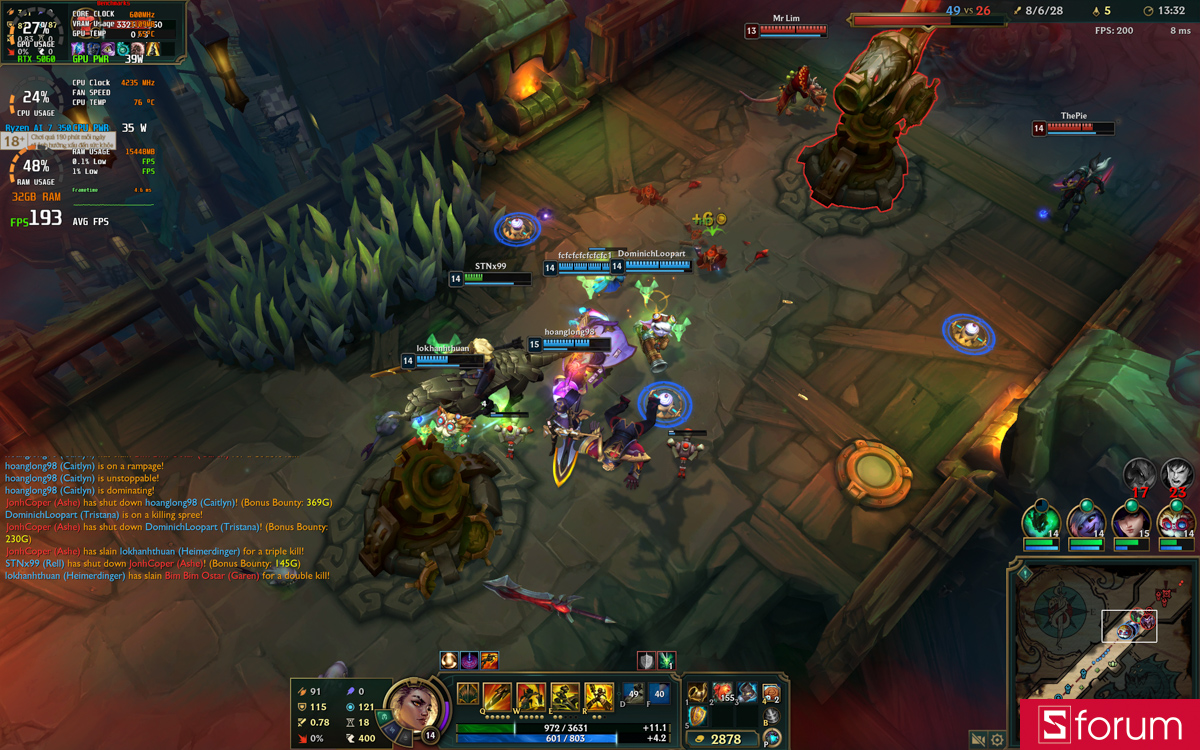
Task: Use the red item showing 155
Action: pos(722,693)
